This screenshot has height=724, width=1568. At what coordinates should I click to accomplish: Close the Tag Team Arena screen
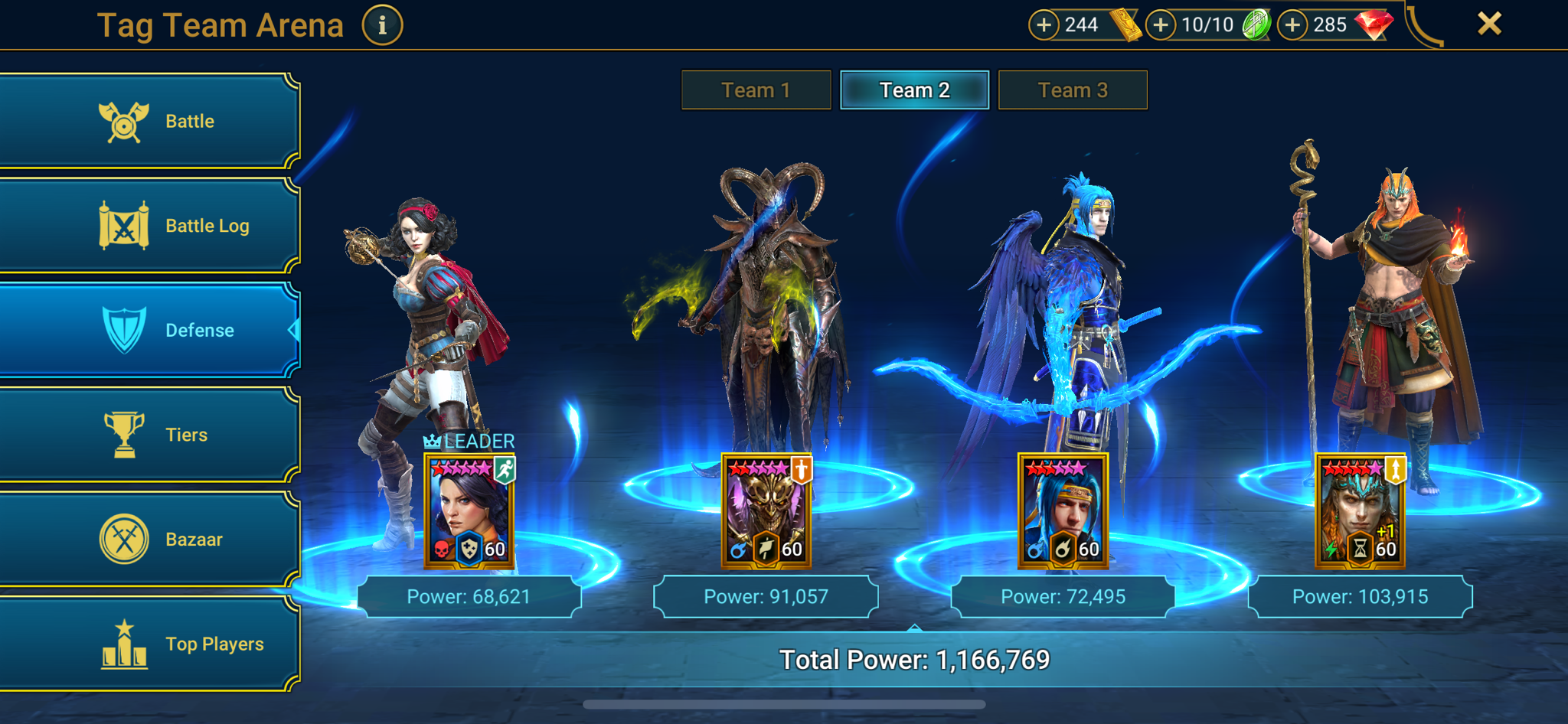click(x=1488, y=24)
